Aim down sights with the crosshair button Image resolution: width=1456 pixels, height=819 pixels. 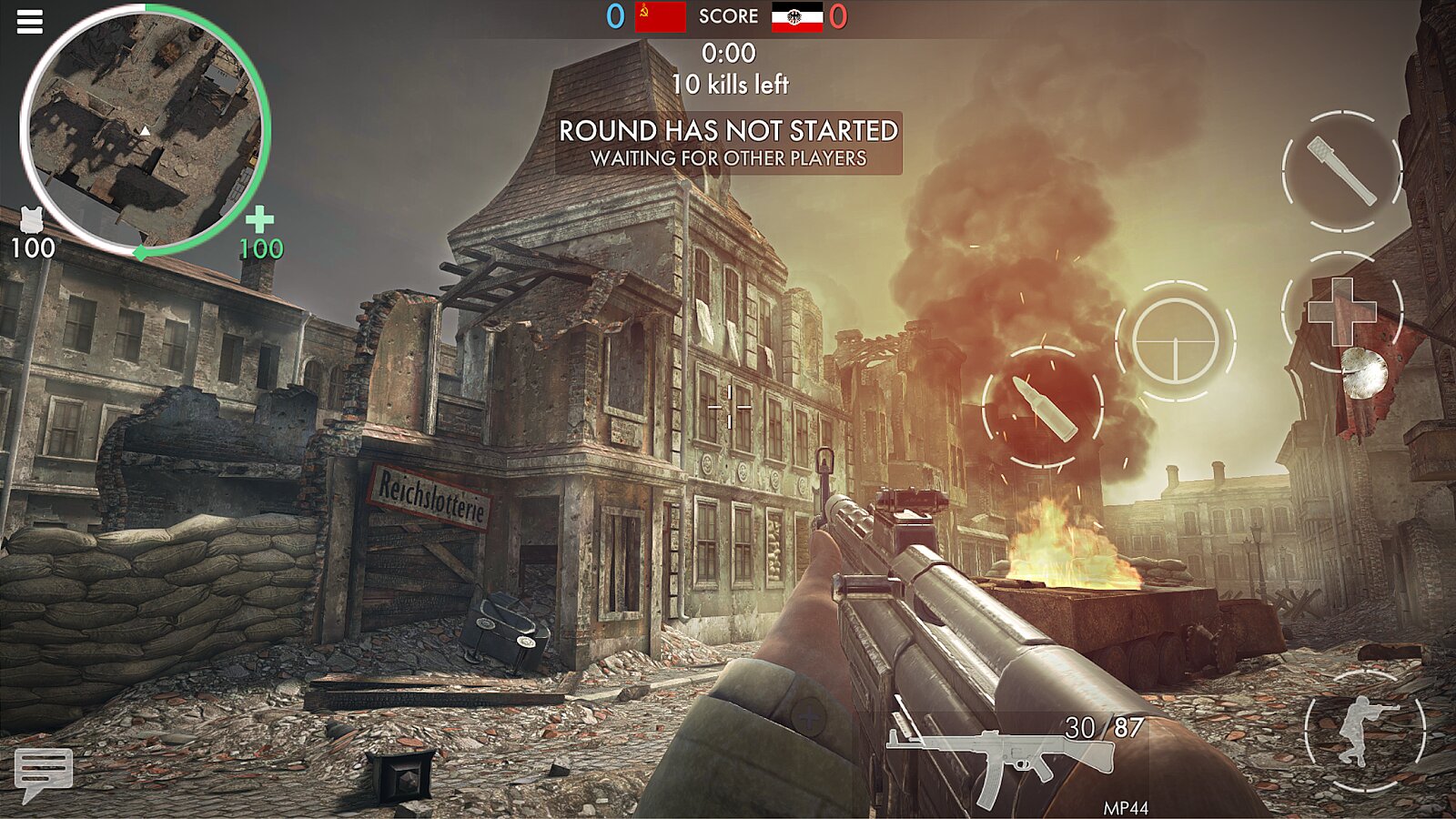pyautogui.click(x=1175, y=340)
